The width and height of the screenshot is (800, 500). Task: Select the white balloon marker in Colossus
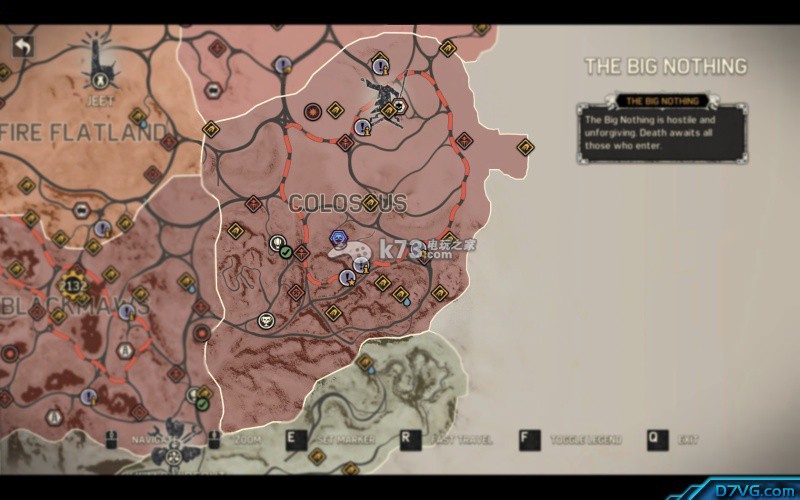[x=277, y=243]
